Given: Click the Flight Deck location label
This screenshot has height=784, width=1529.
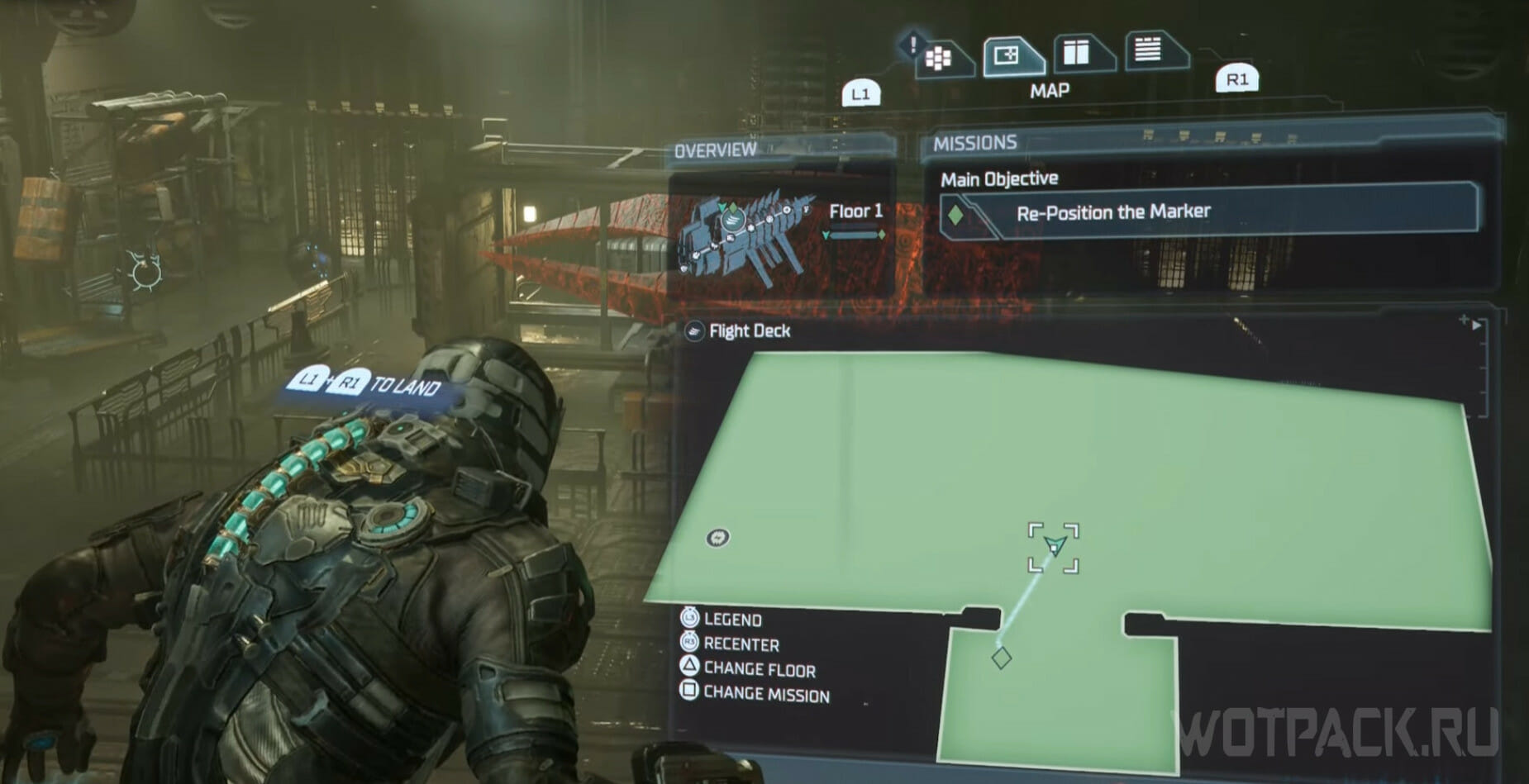Looking at the screenshot, I should [749, 331].
